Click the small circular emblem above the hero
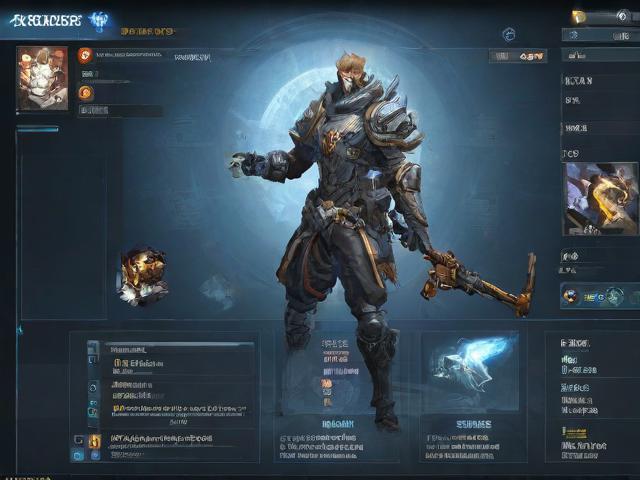640x480 pixels. click(x=508, y=34)
